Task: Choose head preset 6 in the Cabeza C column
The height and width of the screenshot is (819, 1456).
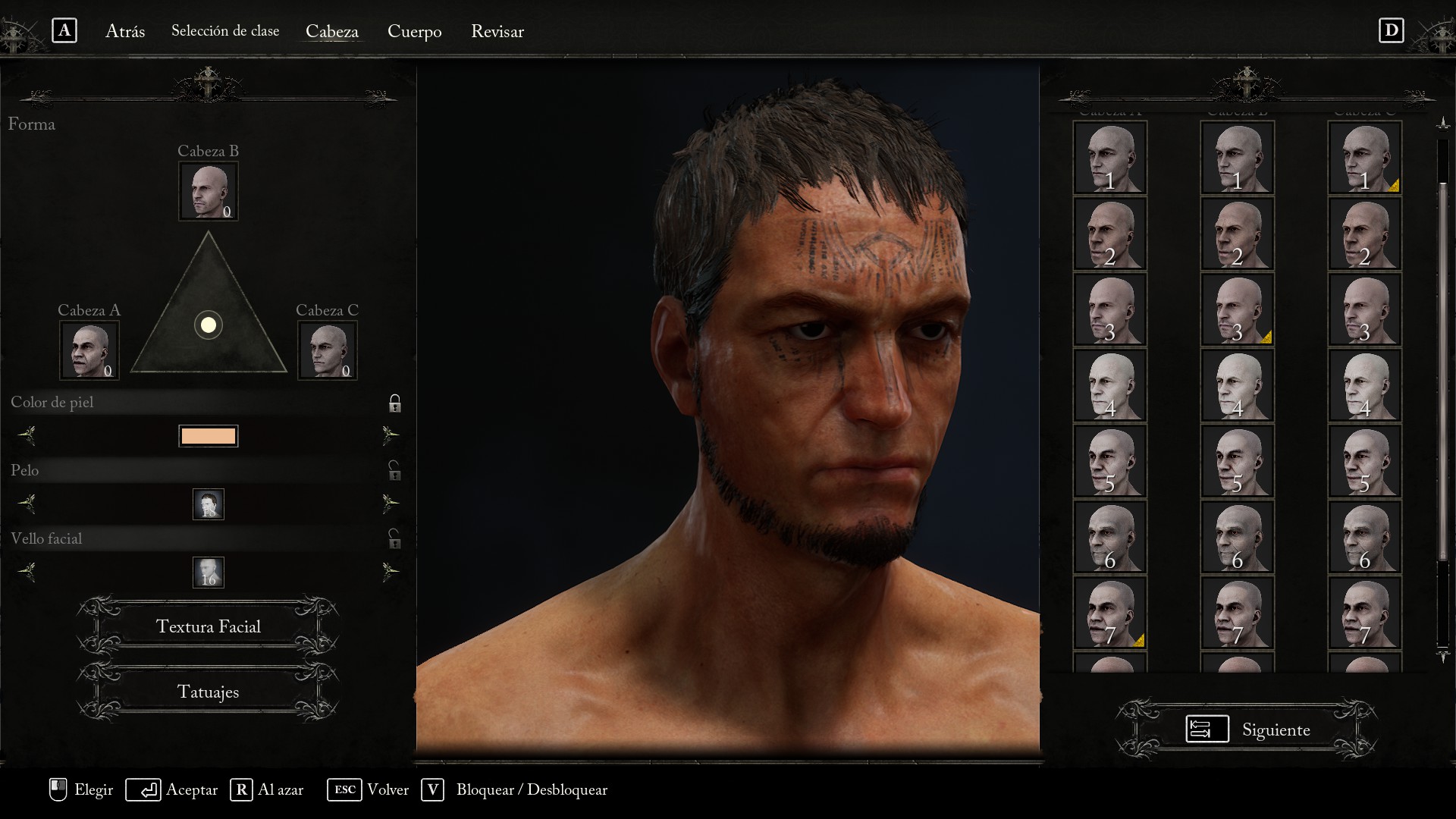Action: [x=1365, y=537]
